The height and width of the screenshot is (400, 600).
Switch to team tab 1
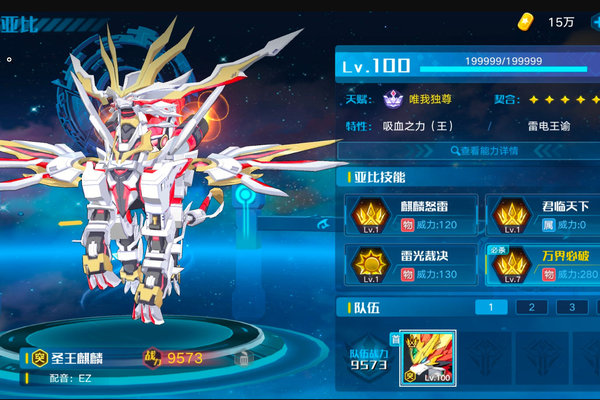tap(491, 308)
